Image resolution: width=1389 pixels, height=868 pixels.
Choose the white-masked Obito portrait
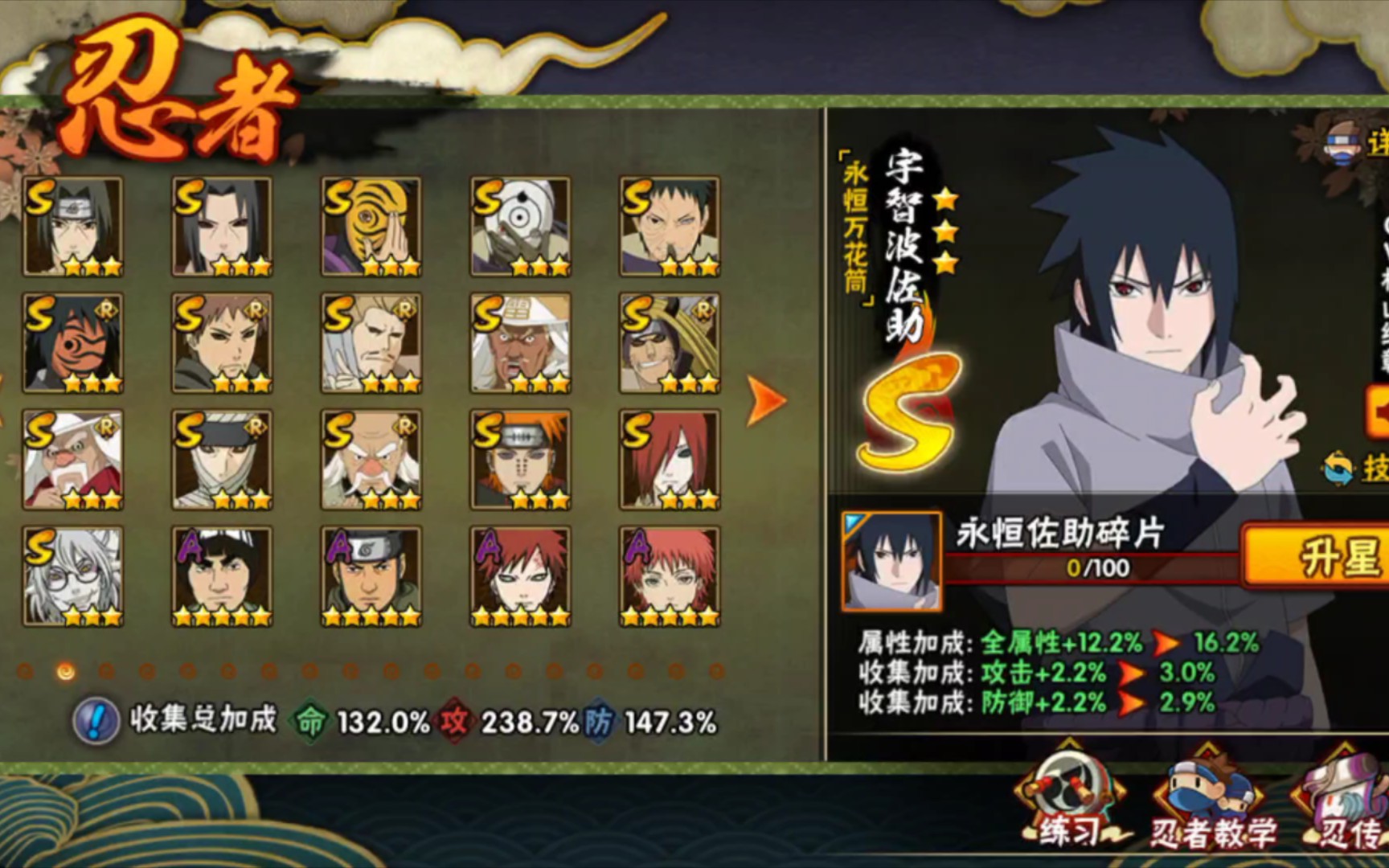point(520,226)
